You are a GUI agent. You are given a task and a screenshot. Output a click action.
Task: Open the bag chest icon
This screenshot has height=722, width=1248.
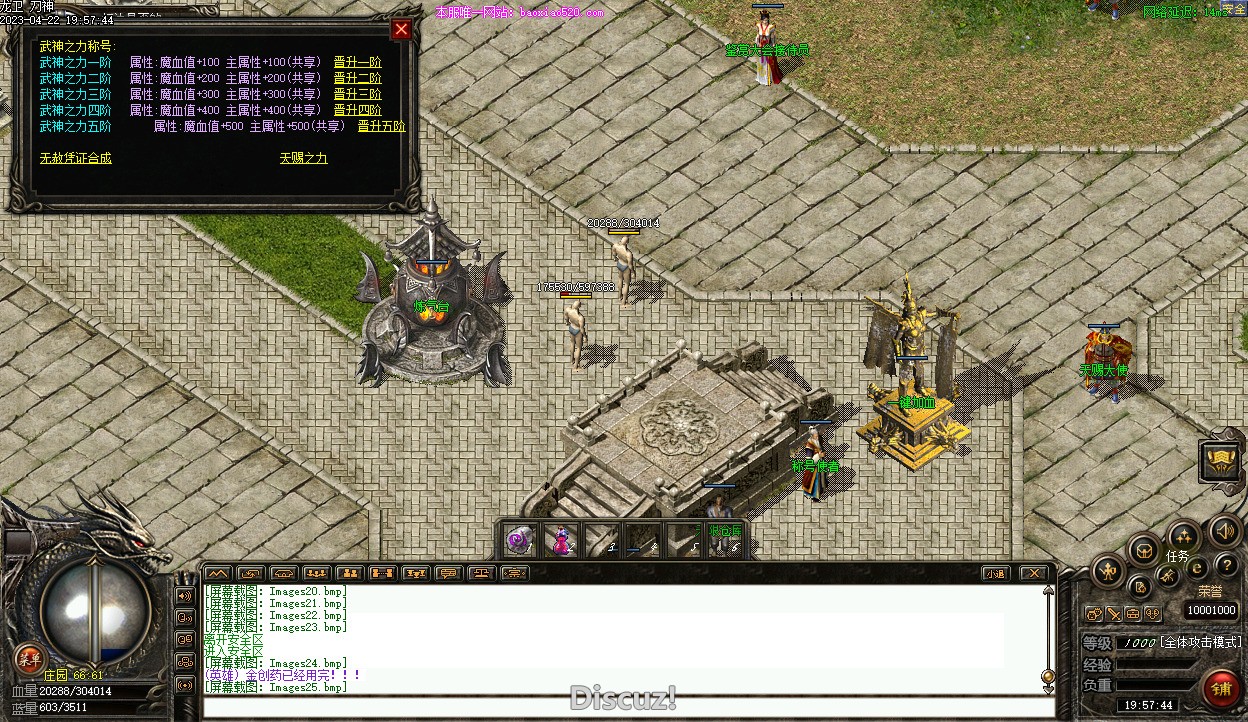pos(1144,550)
